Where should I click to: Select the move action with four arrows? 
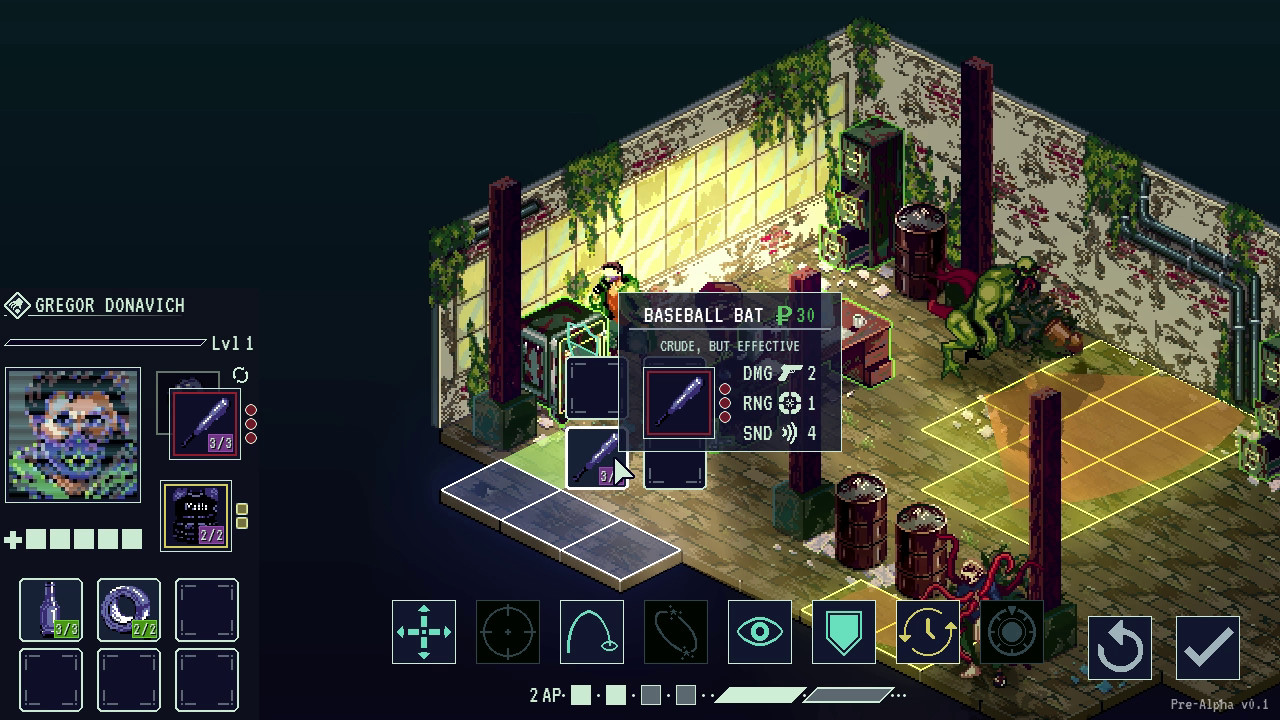pos(424,632)
